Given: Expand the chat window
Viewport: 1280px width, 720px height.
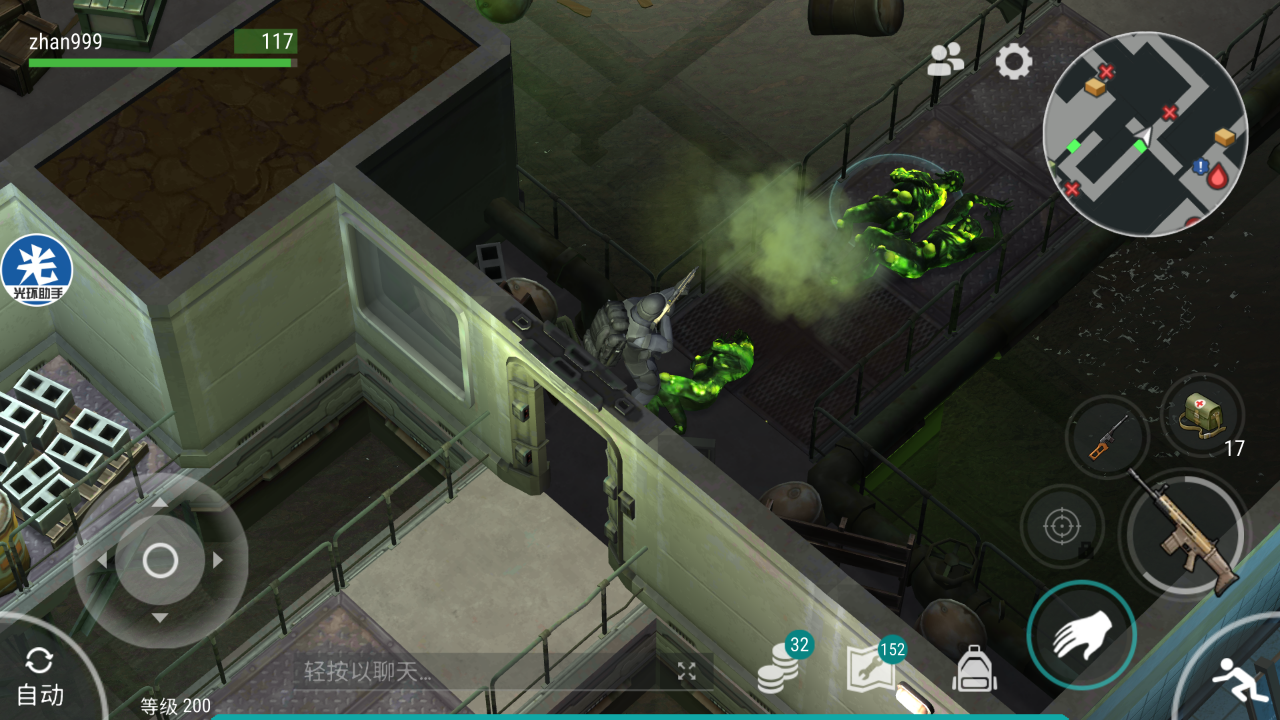Looking at the screenshot, I should click(686, 671).
